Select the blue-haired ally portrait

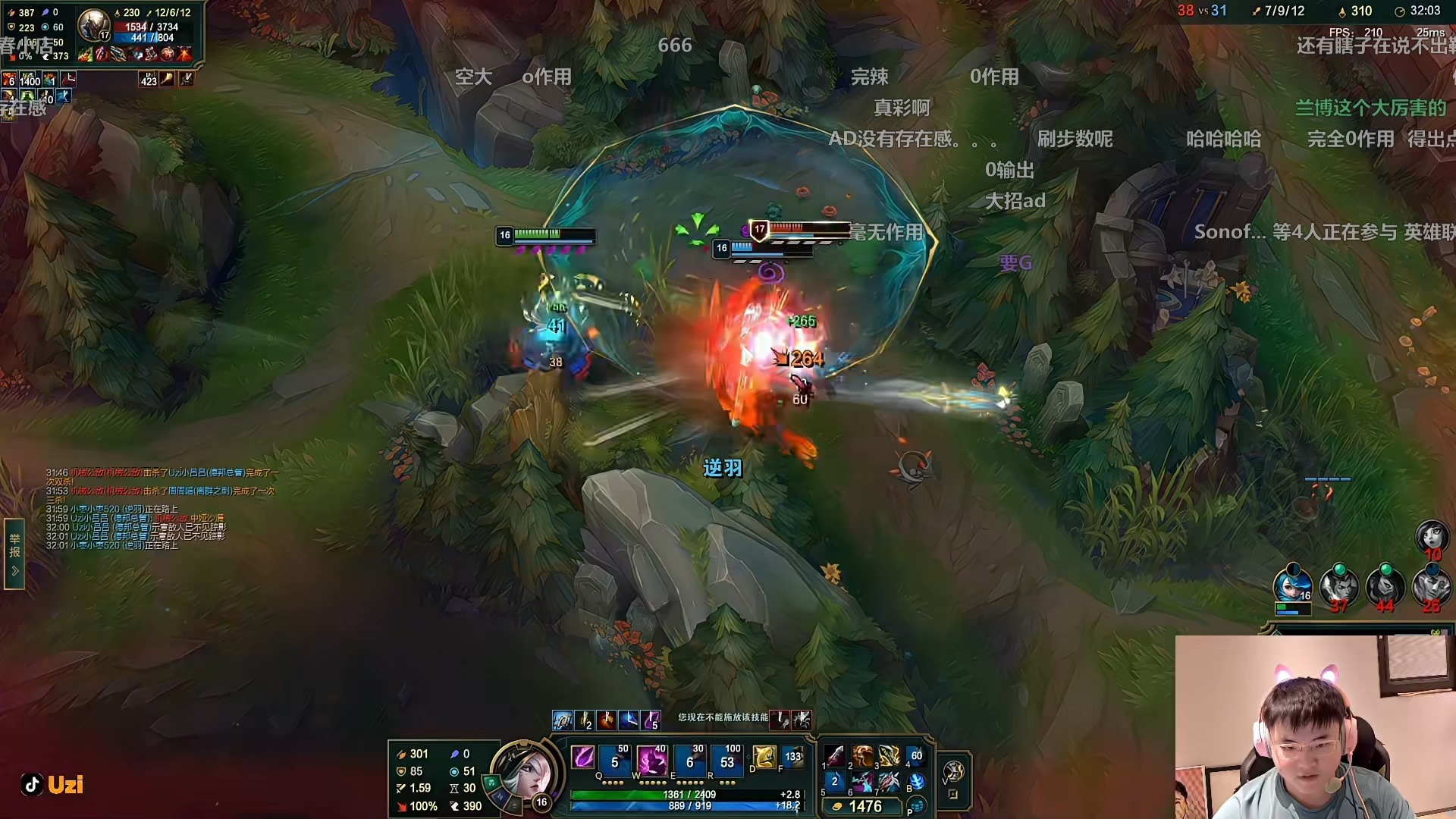[1292, 585]
